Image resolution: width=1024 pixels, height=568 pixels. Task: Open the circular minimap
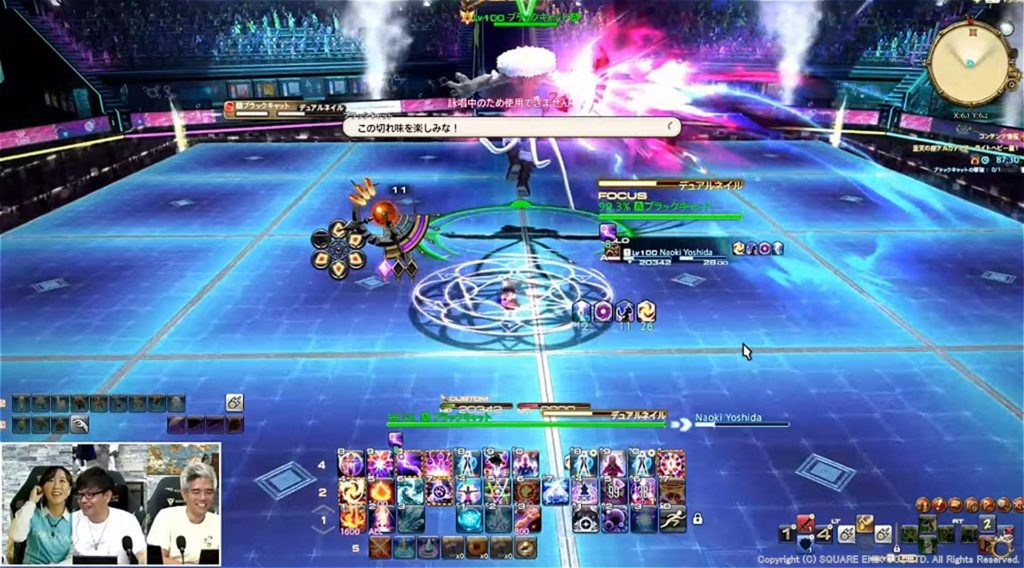(967, 61)
